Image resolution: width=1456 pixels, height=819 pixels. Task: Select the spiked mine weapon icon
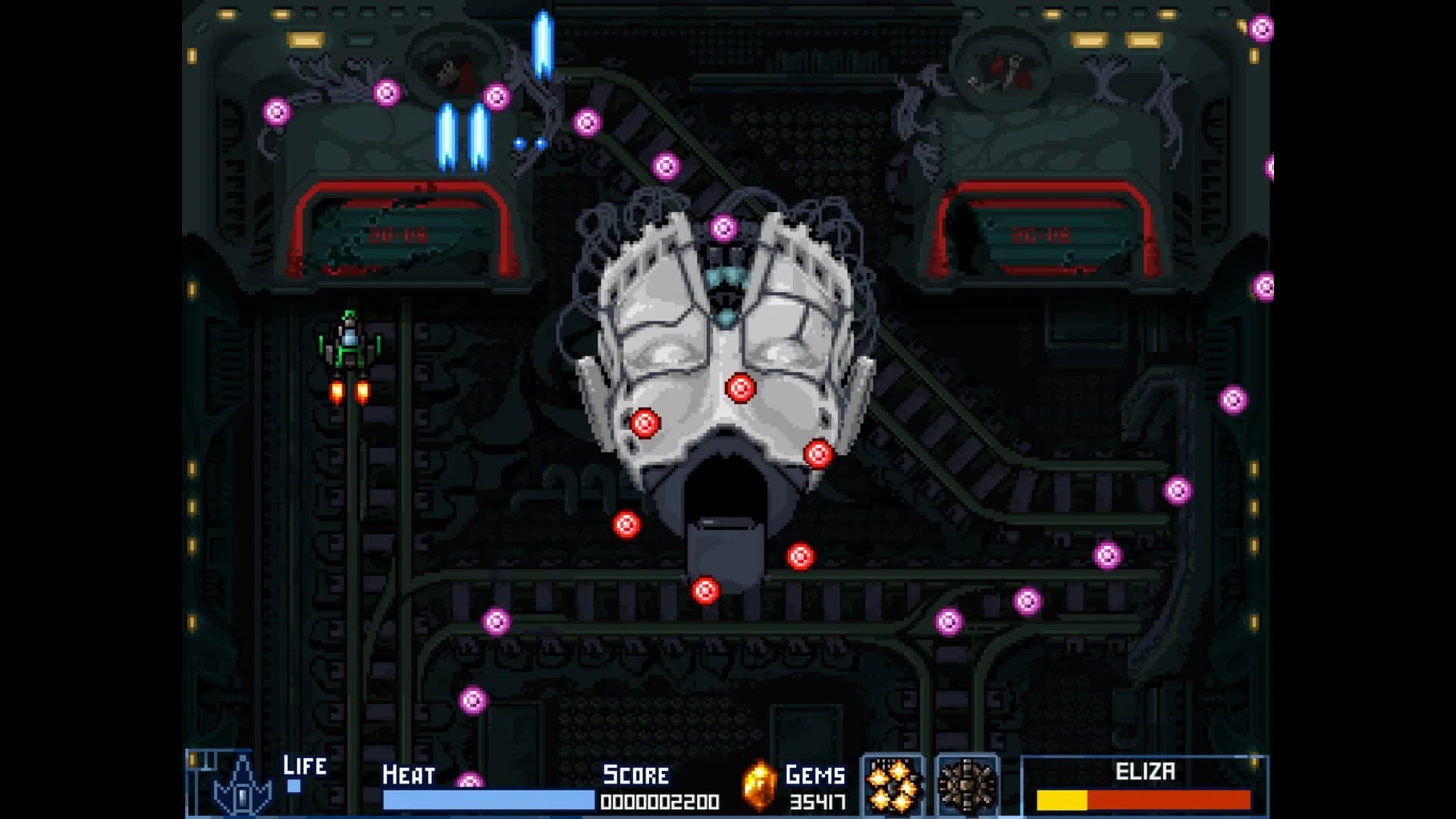pos(965,786)
